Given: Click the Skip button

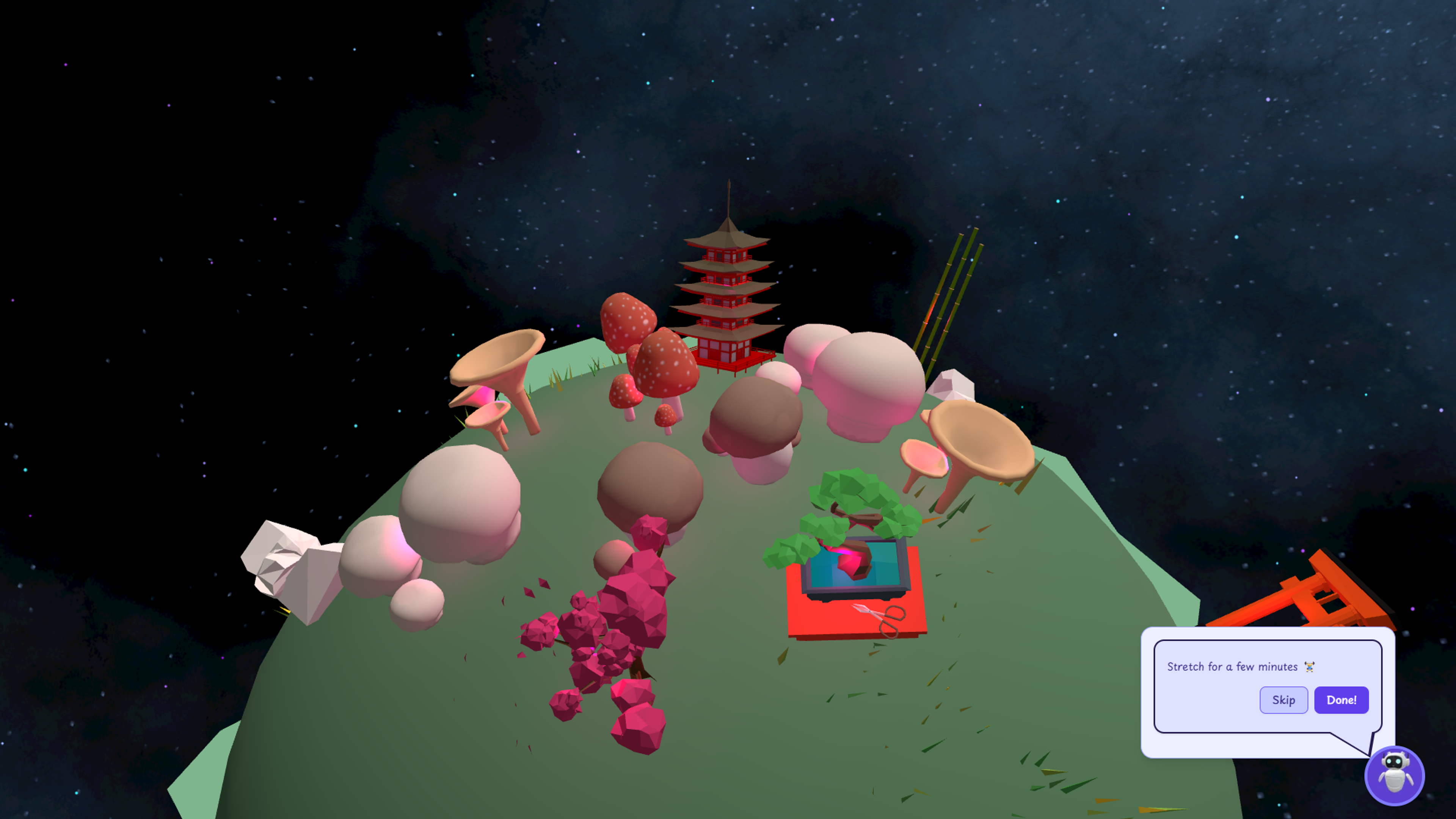Looking at the screenshot, I should [1283, 700].
